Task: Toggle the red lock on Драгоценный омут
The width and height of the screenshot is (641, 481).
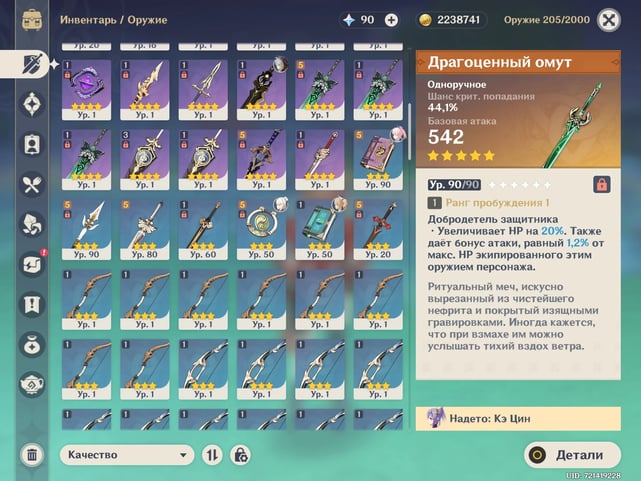Action: (x=602, y=184)
